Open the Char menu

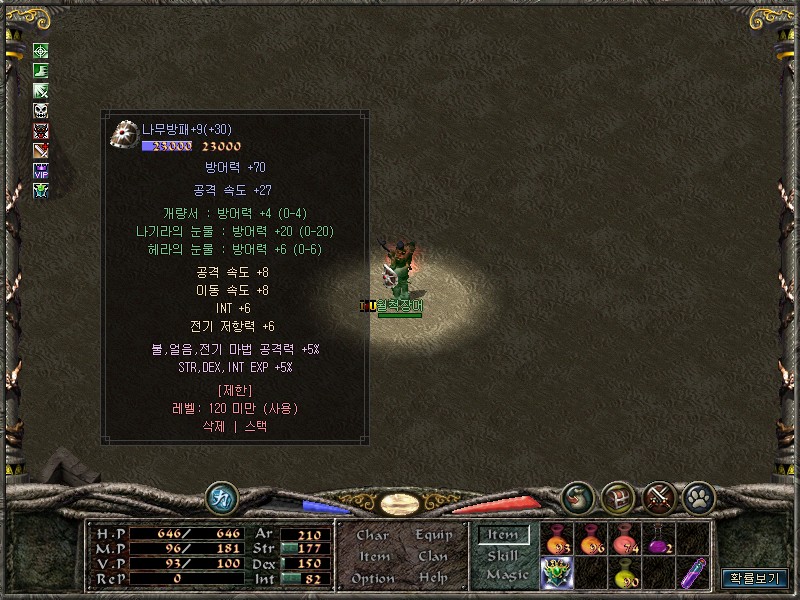(x=373, y=536)
